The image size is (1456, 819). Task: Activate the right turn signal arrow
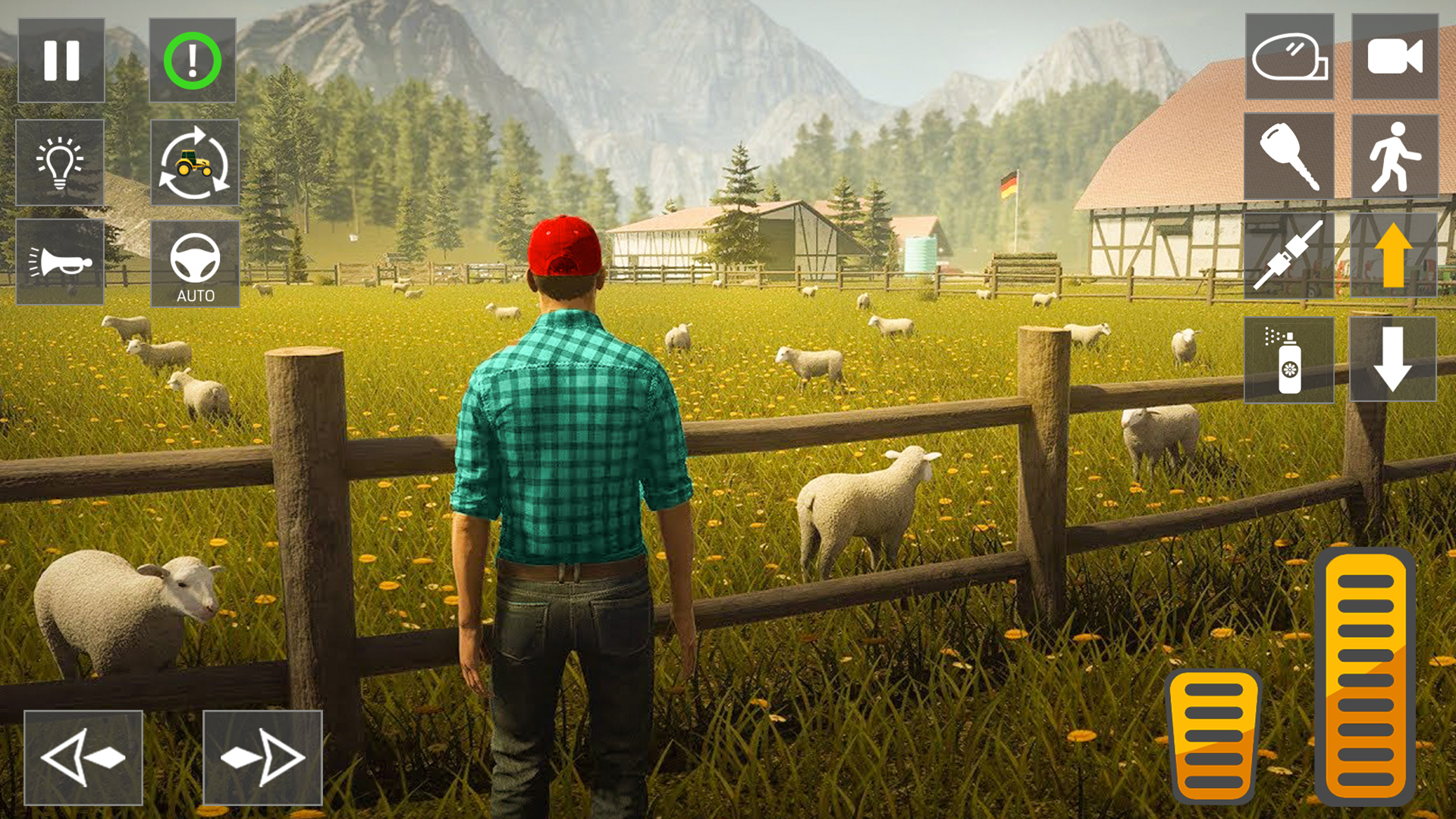[263, 756]
